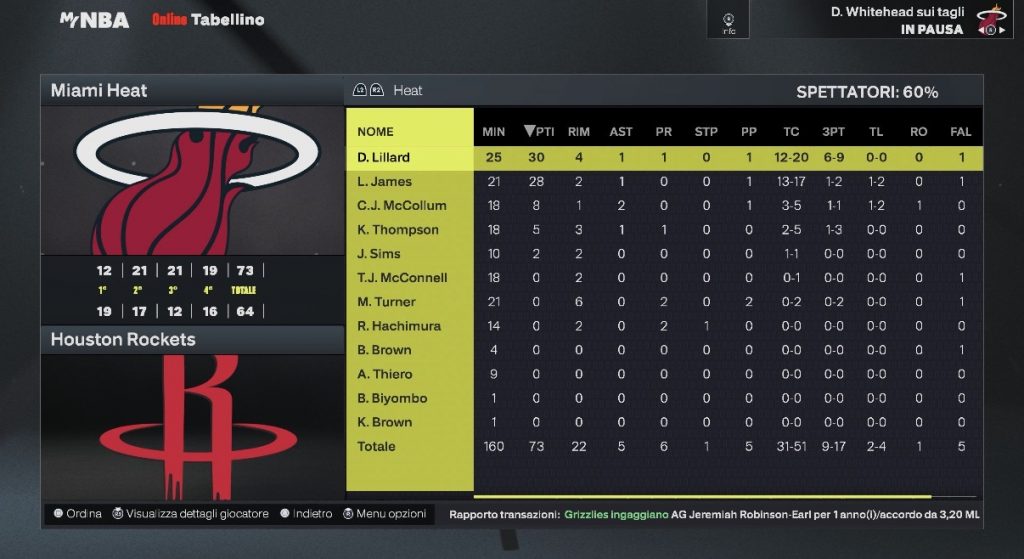Sort by AST column header
The height and width of the screenshot is (559, 1024).
pyautogui.click(x=621, y=131)
